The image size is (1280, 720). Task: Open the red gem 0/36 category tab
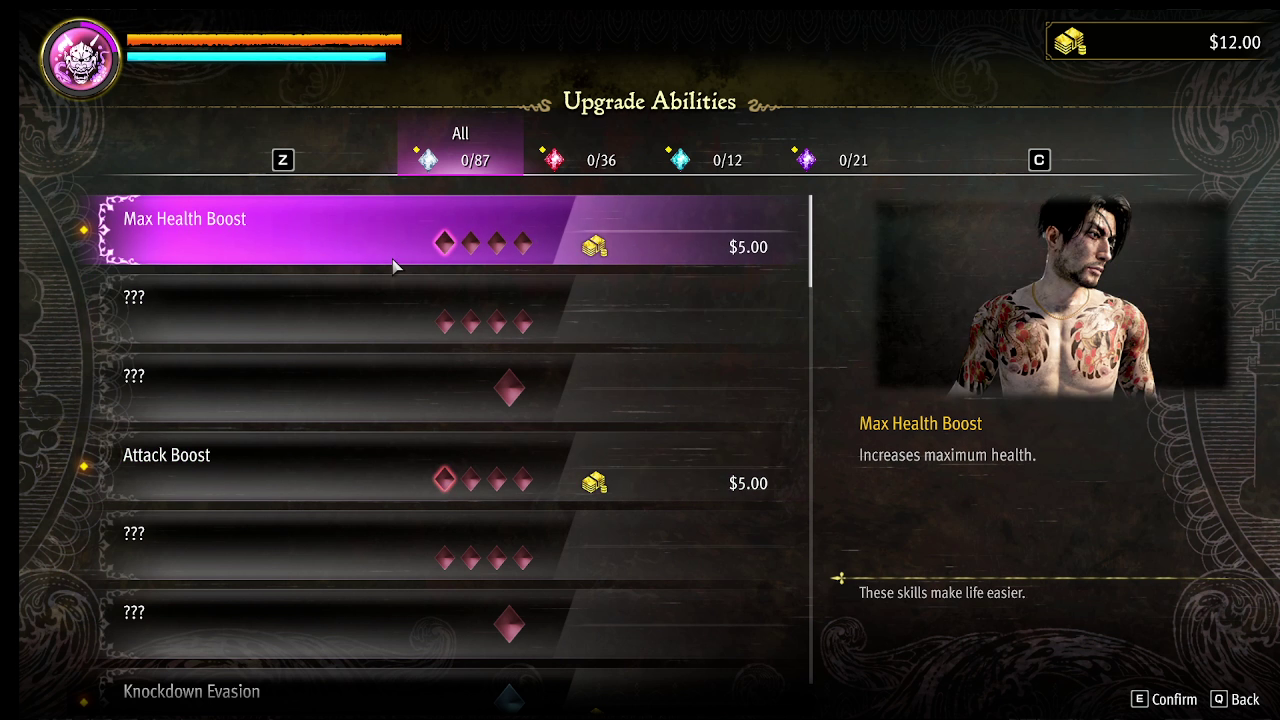[581, 160]
